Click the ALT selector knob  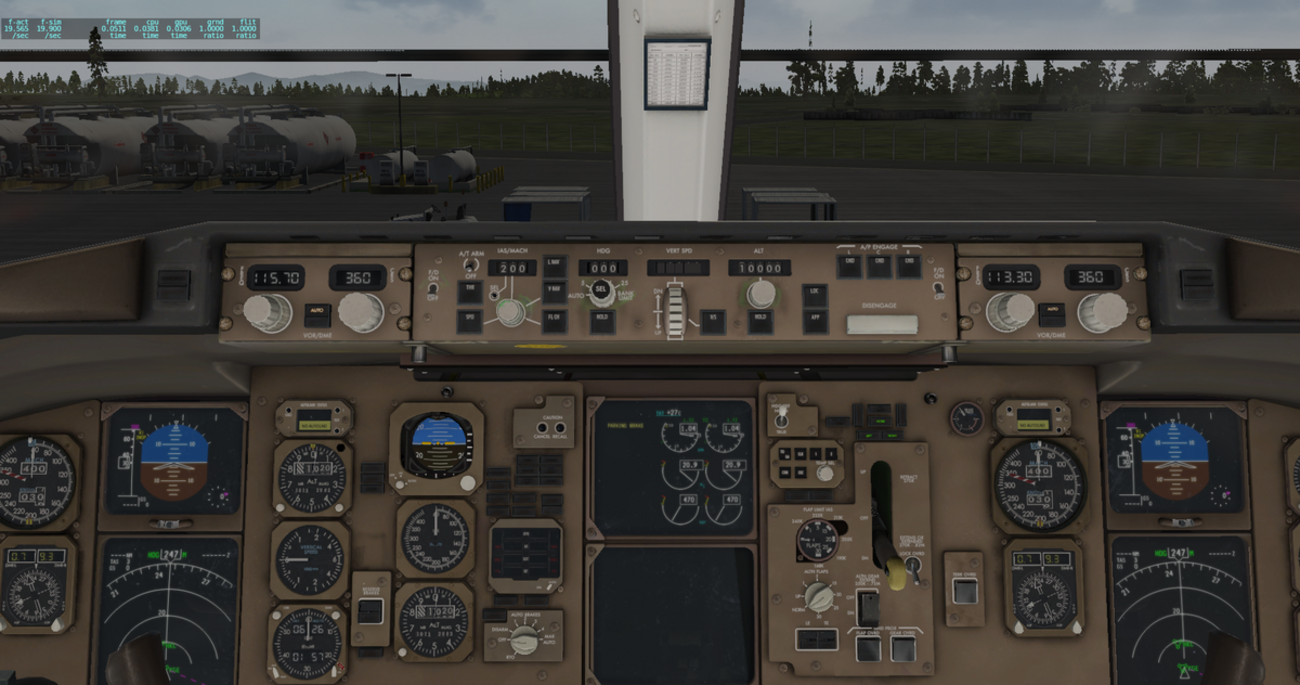[x=761, y=293]
